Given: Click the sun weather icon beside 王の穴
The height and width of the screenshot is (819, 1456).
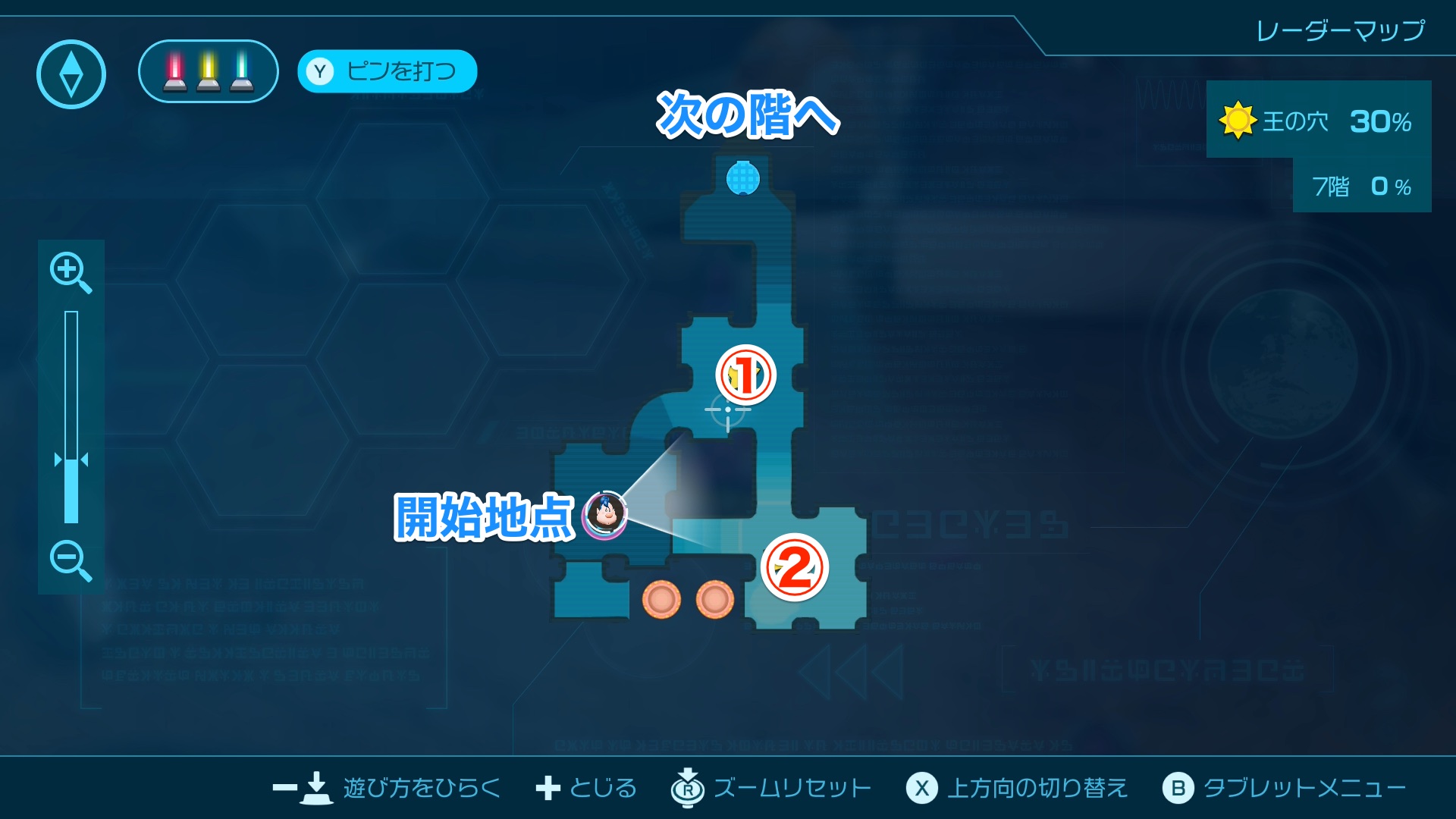Looking at the screenshot, I should 1238,121.
